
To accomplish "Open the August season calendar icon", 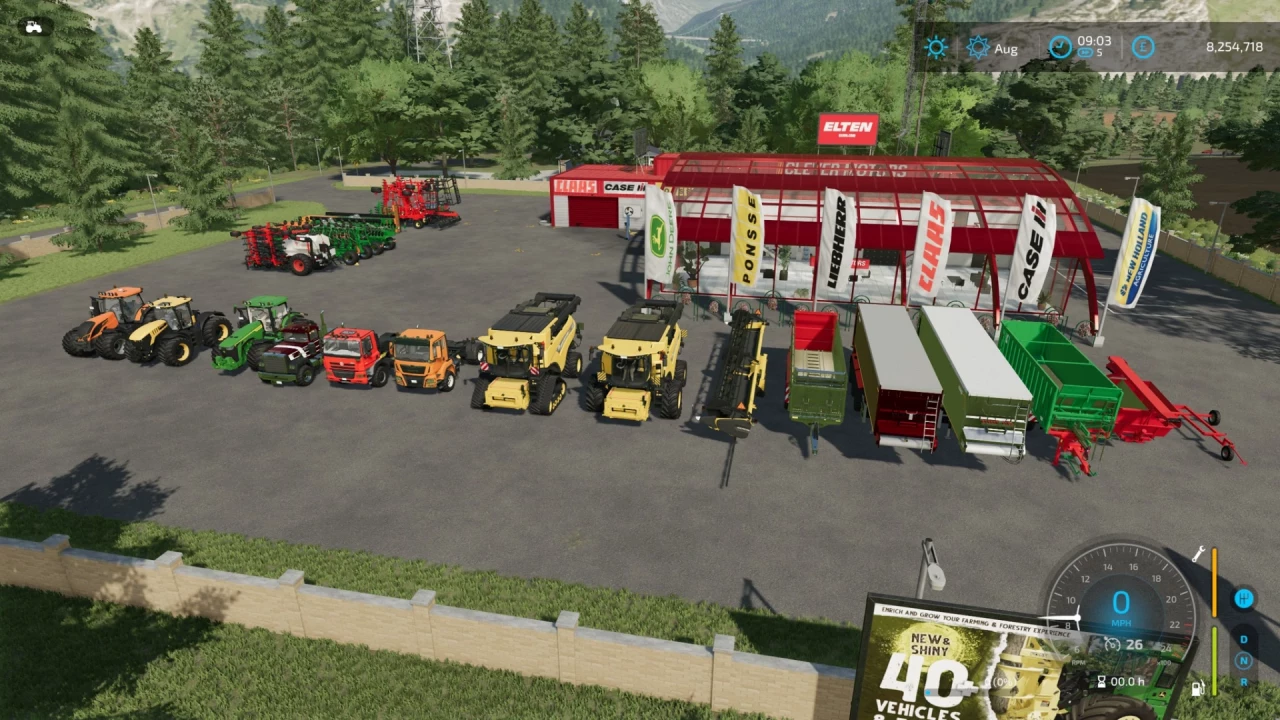I will pos(977,47).
